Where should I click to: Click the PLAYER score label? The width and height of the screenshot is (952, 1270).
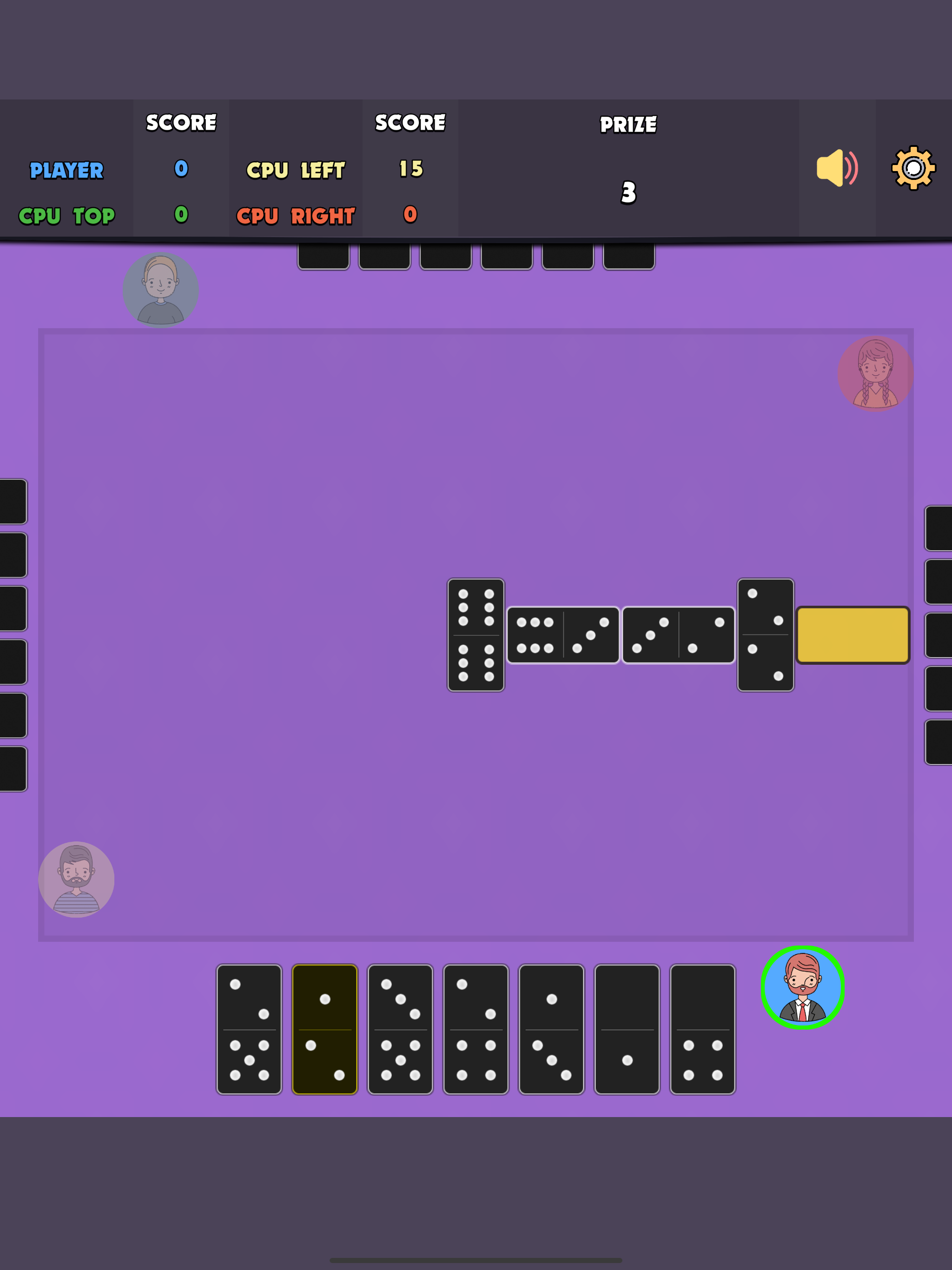pos(66,169)
